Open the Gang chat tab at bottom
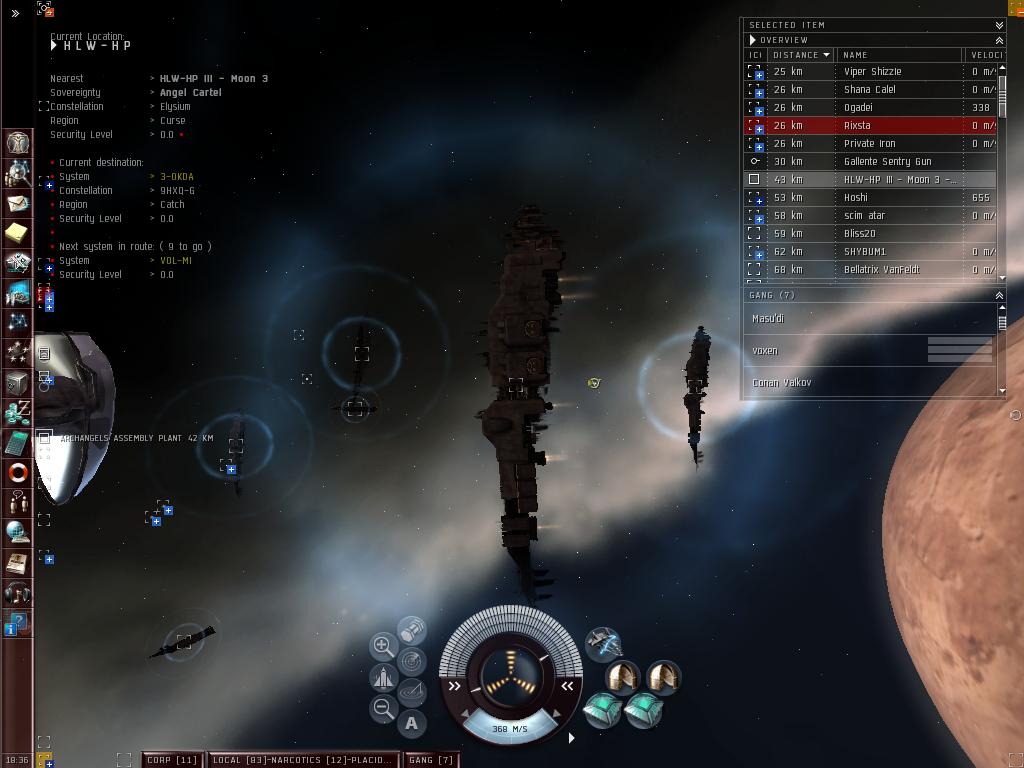The image size is (1024, 768). pyautogui.click(x=432, y=760)
